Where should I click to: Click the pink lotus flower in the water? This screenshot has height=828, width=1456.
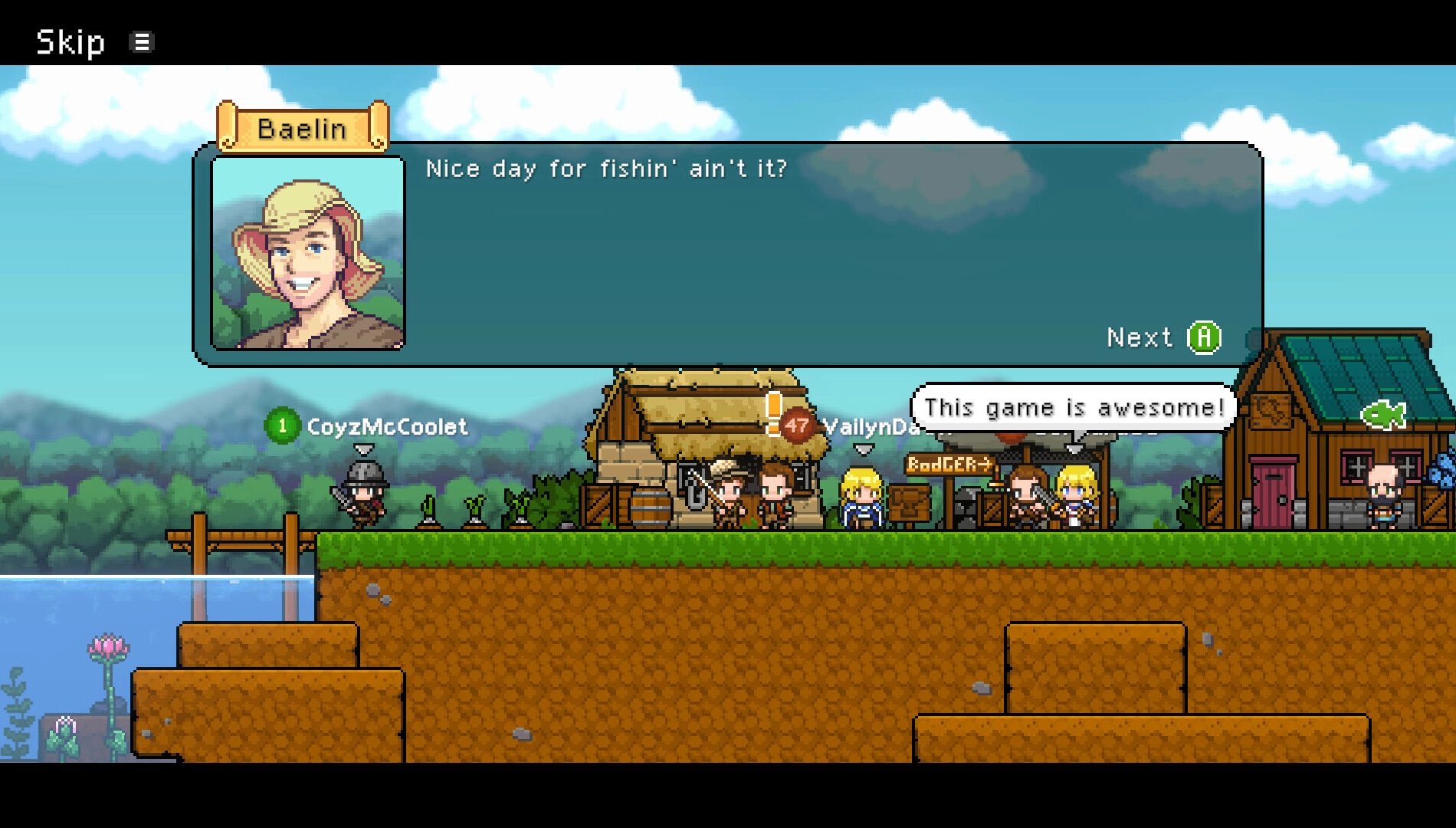107,648
